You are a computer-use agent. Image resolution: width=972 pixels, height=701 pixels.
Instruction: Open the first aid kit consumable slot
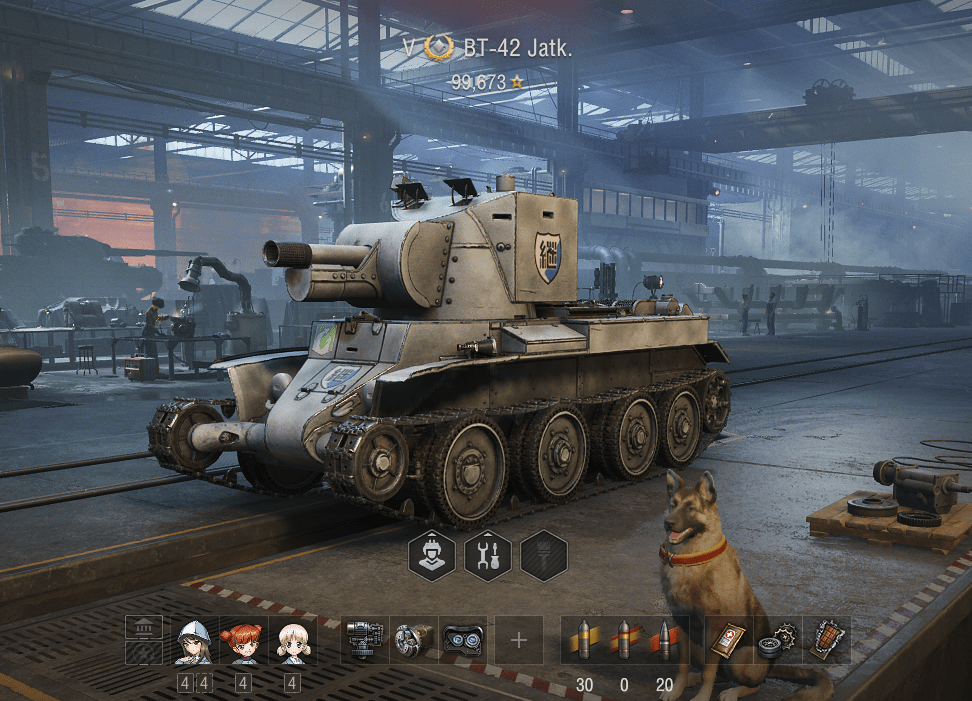coord(729,640)
